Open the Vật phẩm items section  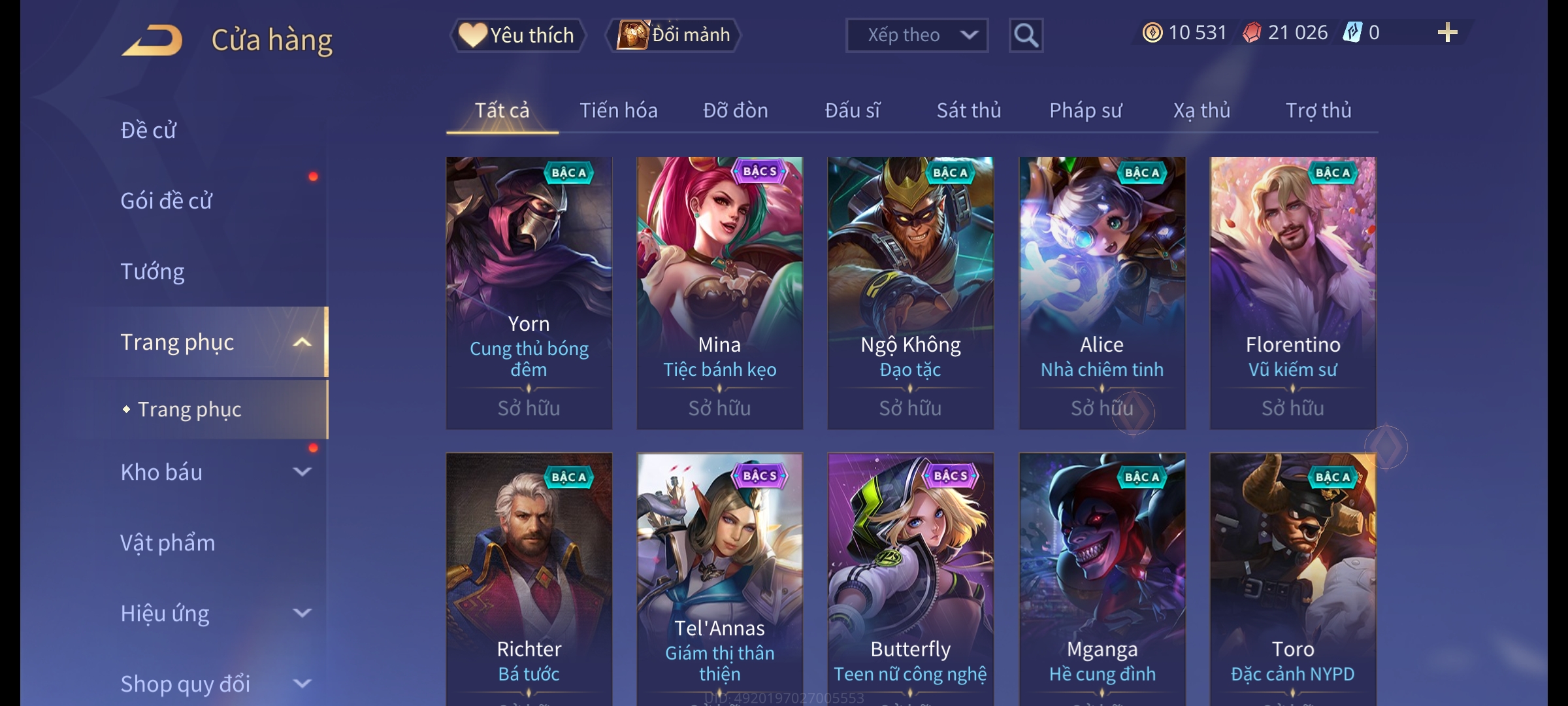(x=168, y=543)
